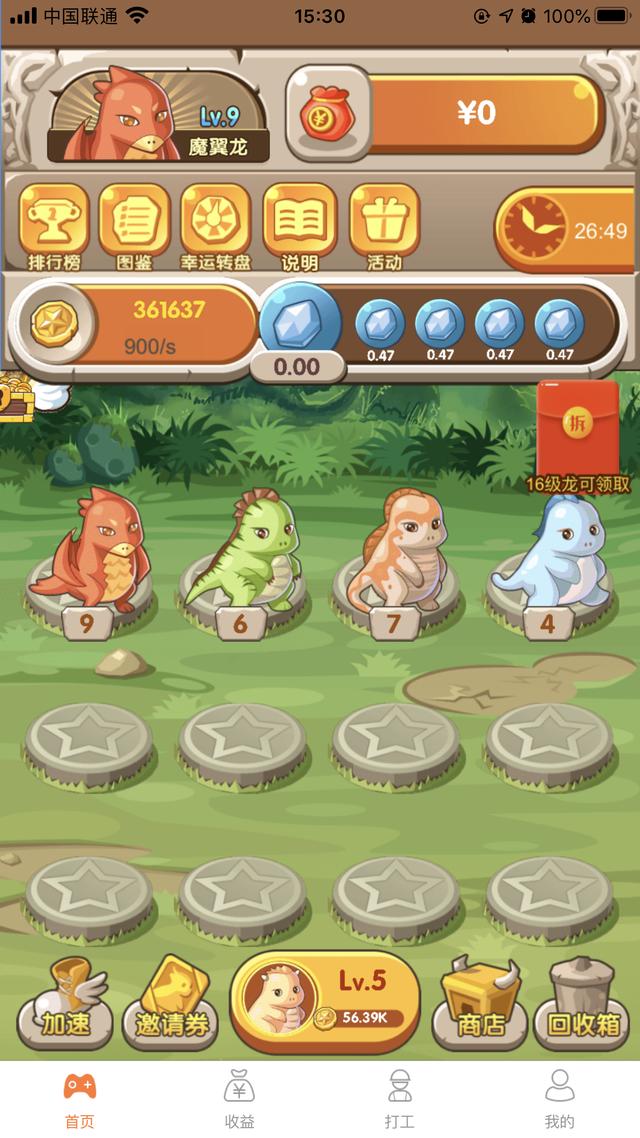Open the 邀请券 invitation coupon

coord(170,1005)
